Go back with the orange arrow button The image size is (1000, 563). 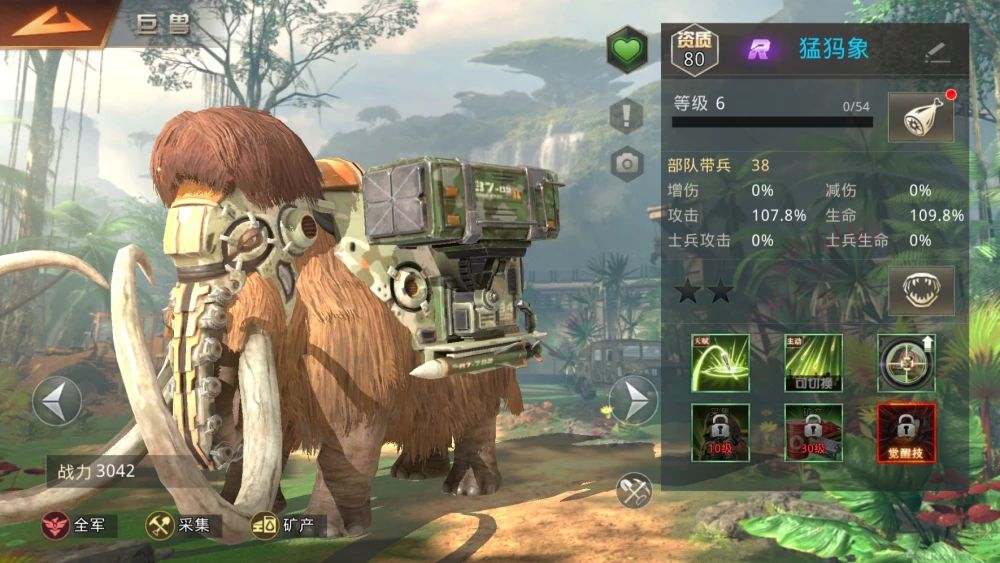pos(50,22)
